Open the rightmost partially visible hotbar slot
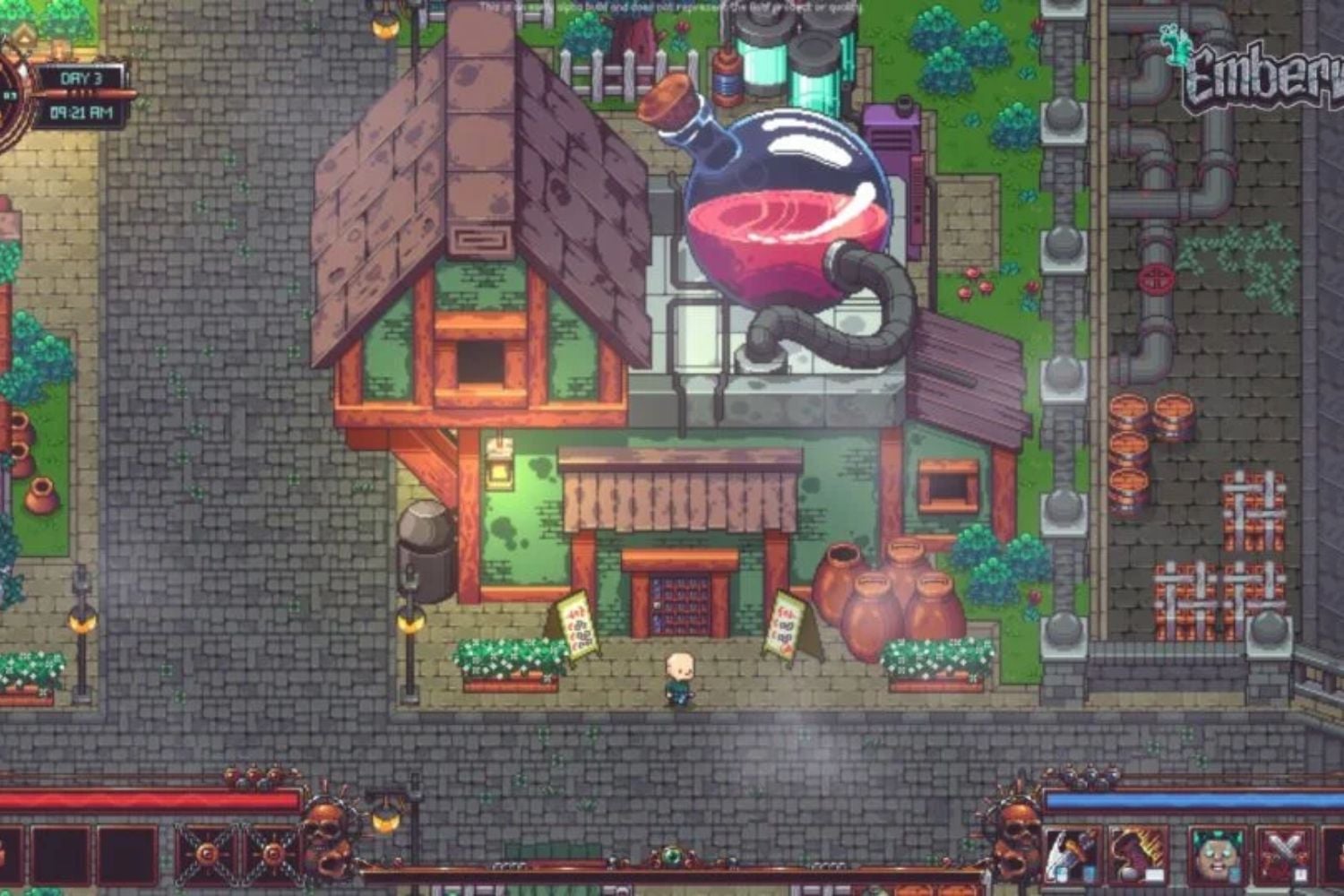This screenshot has width=1344, height=896. tap(1334, 851)
